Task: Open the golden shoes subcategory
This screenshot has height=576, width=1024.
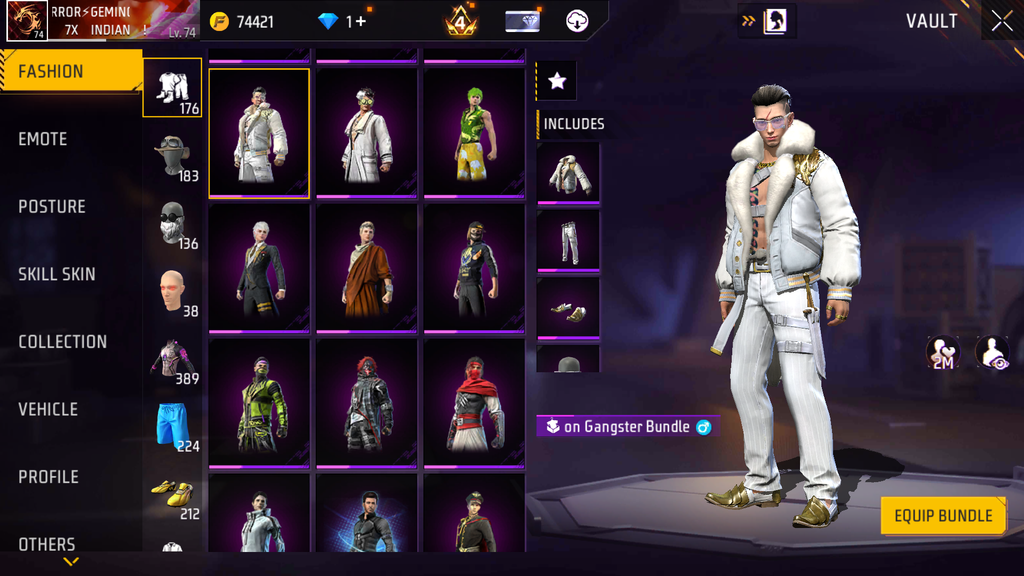Action: pyautogui.click(x=174, y=494)
